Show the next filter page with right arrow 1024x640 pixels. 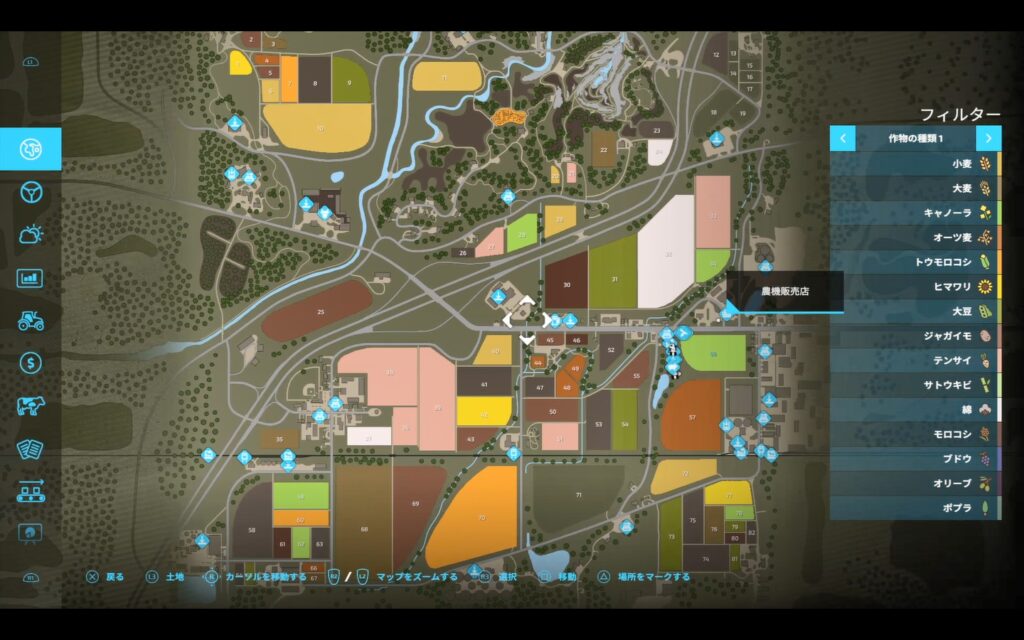click(x=988, y=138)
